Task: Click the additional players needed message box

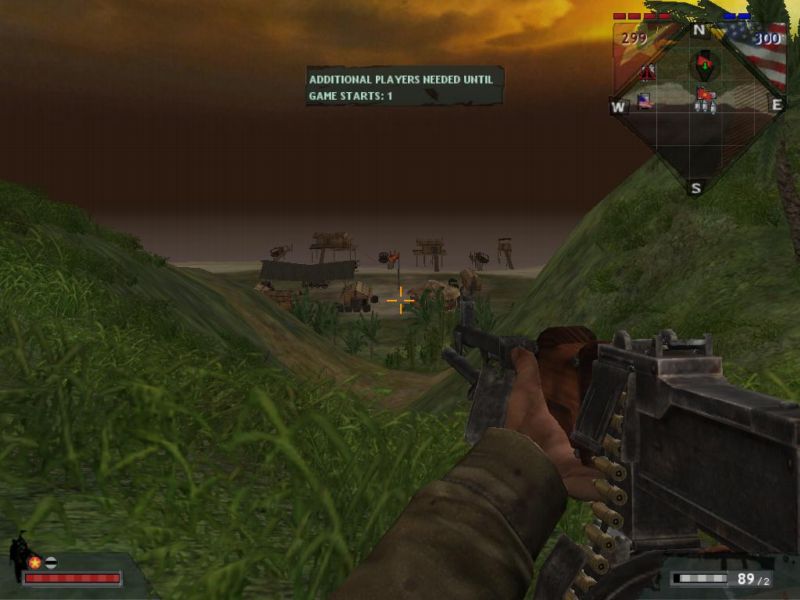Action: coord(405,86)
